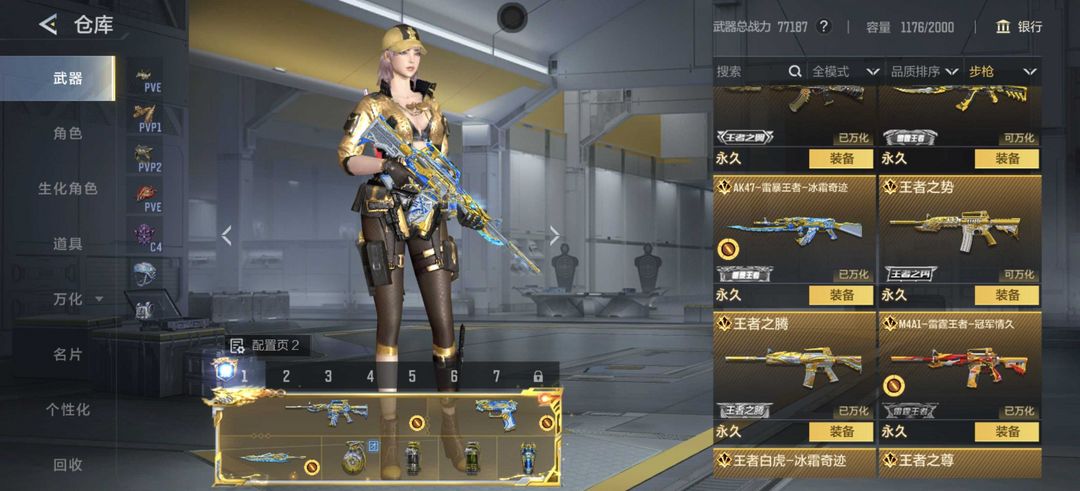Open the 回收 section
This screenshot has width=1080, height=491.
coord(68,464)
